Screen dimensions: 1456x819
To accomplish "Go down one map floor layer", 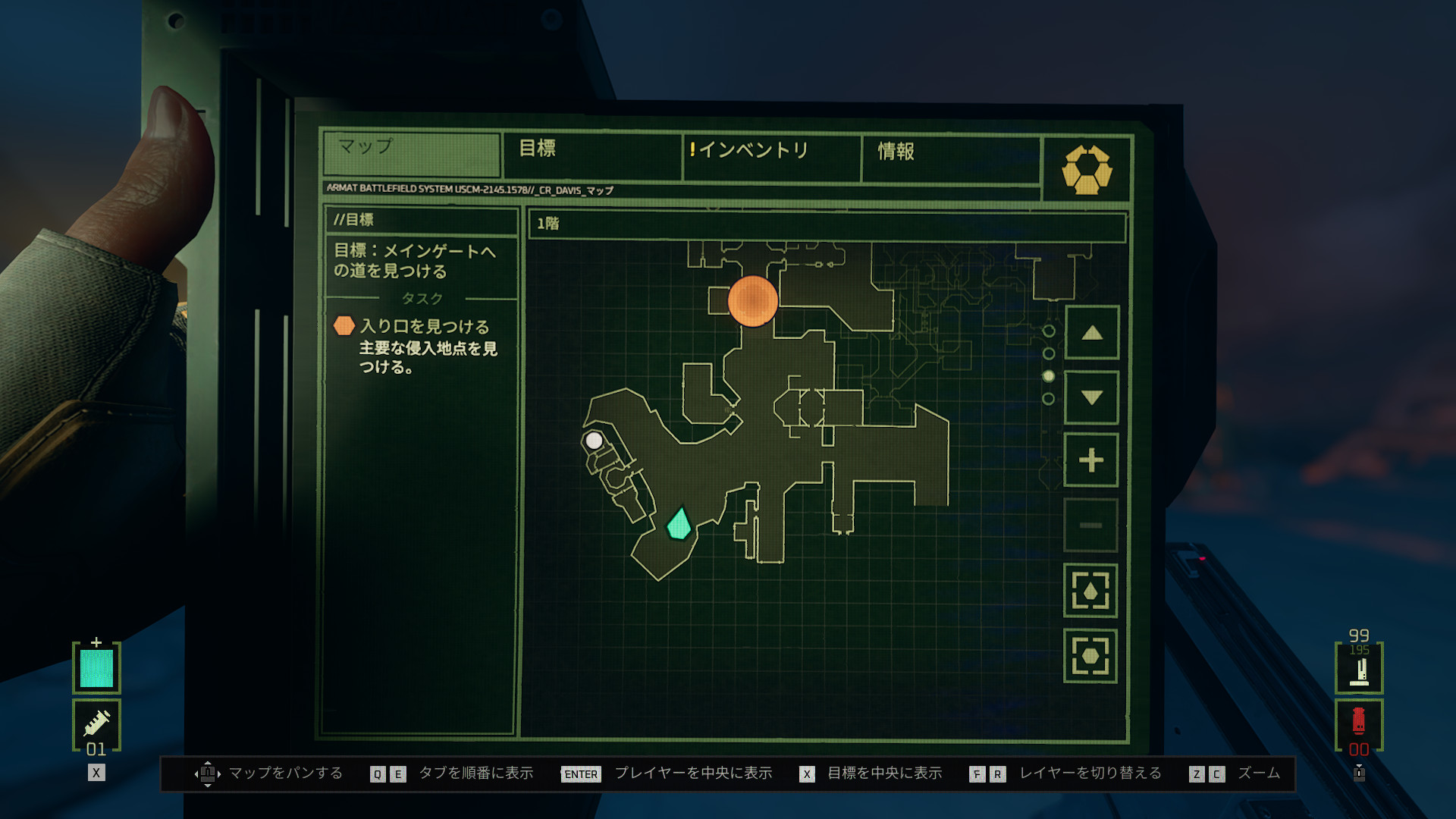I will (1091, 397).
